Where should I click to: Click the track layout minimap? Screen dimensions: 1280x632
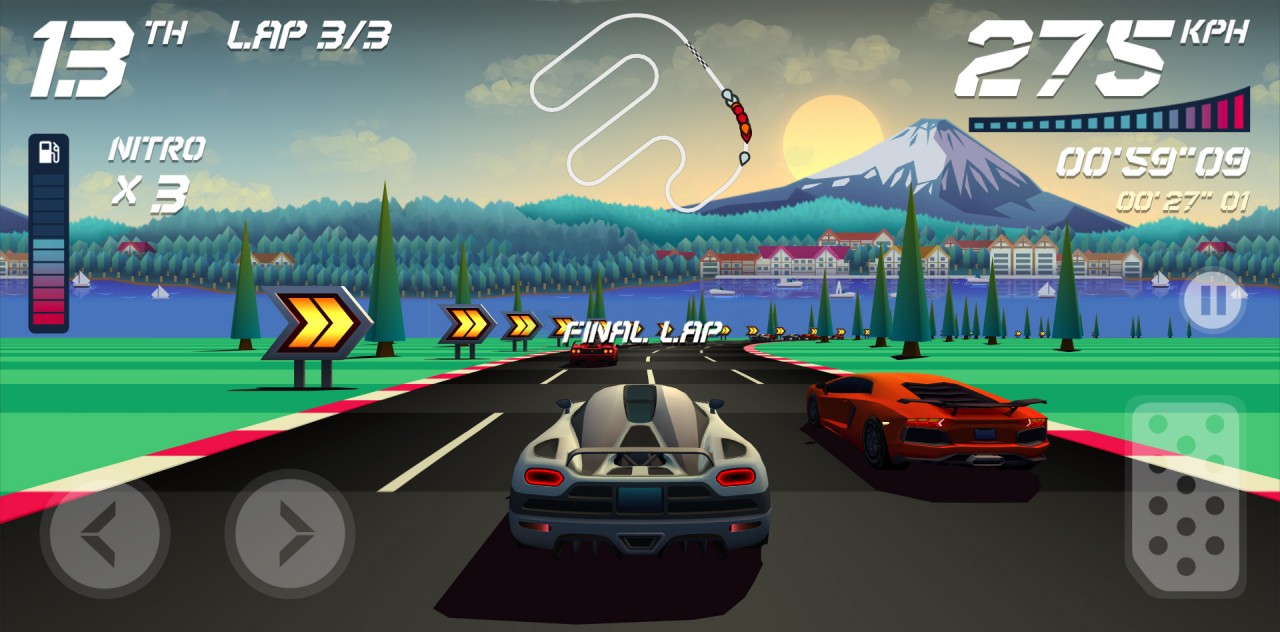pyautogui.click(x=640, y=110)
